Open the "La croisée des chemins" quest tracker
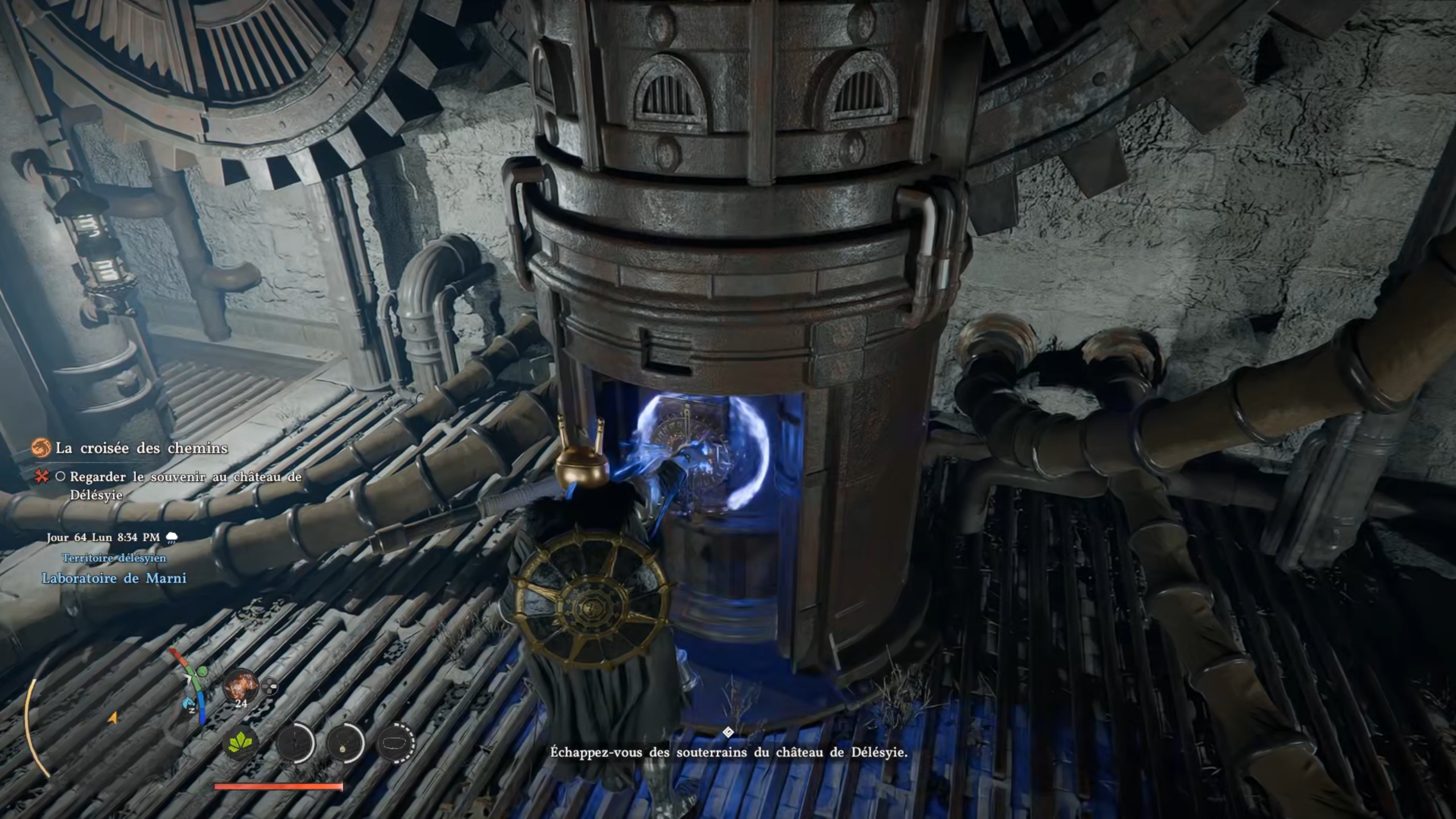 [141, 448]
